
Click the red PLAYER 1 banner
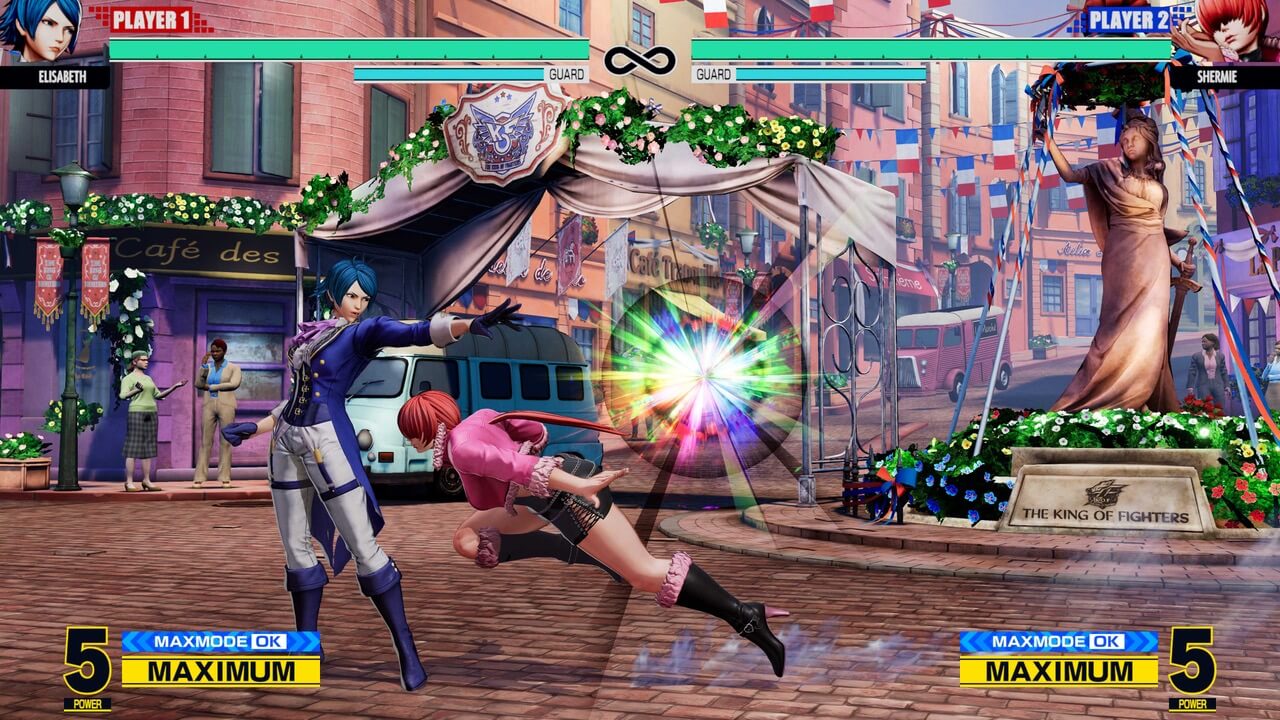pos(150,18)
